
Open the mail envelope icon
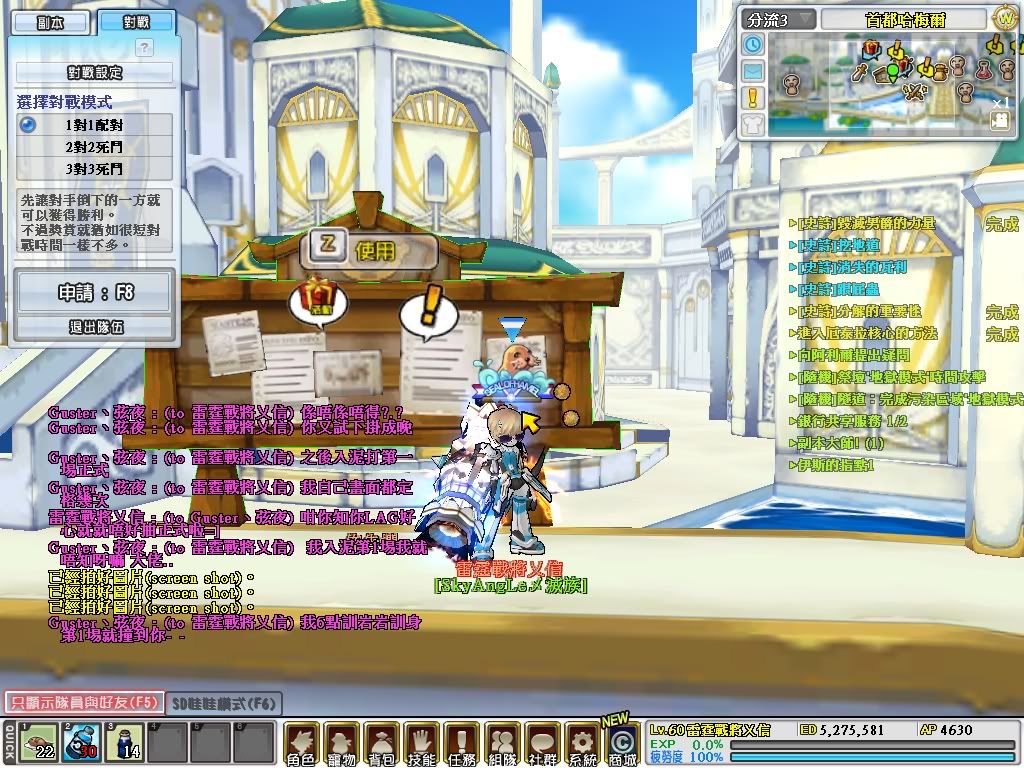[x=753, y=71]
